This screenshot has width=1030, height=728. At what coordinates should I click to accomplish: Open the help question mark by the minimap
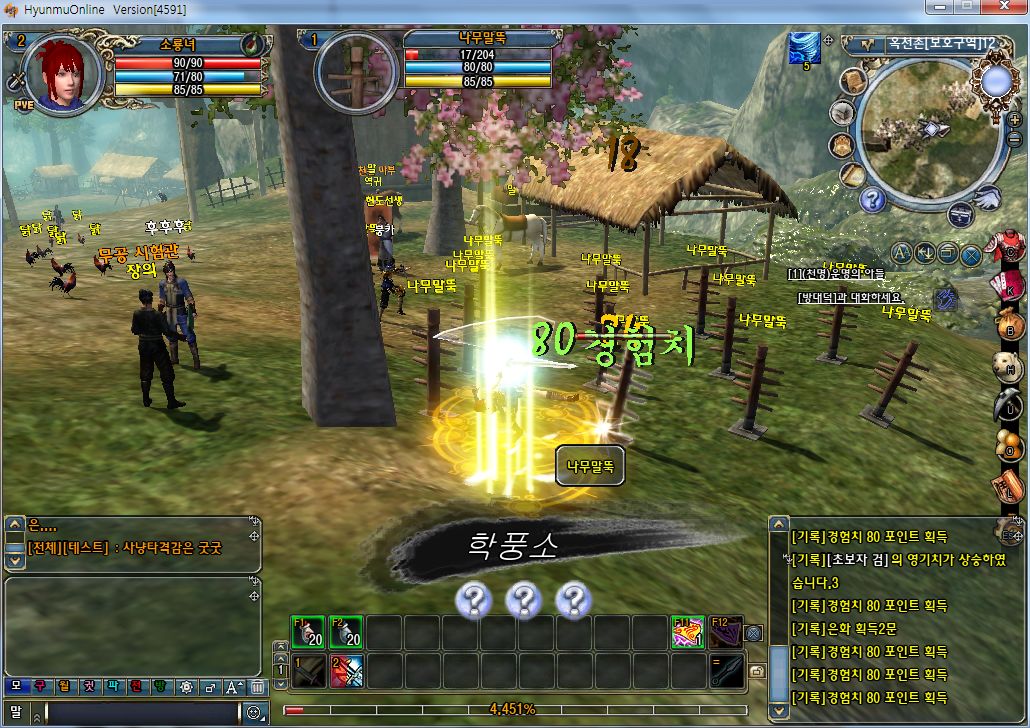point(872,199)
